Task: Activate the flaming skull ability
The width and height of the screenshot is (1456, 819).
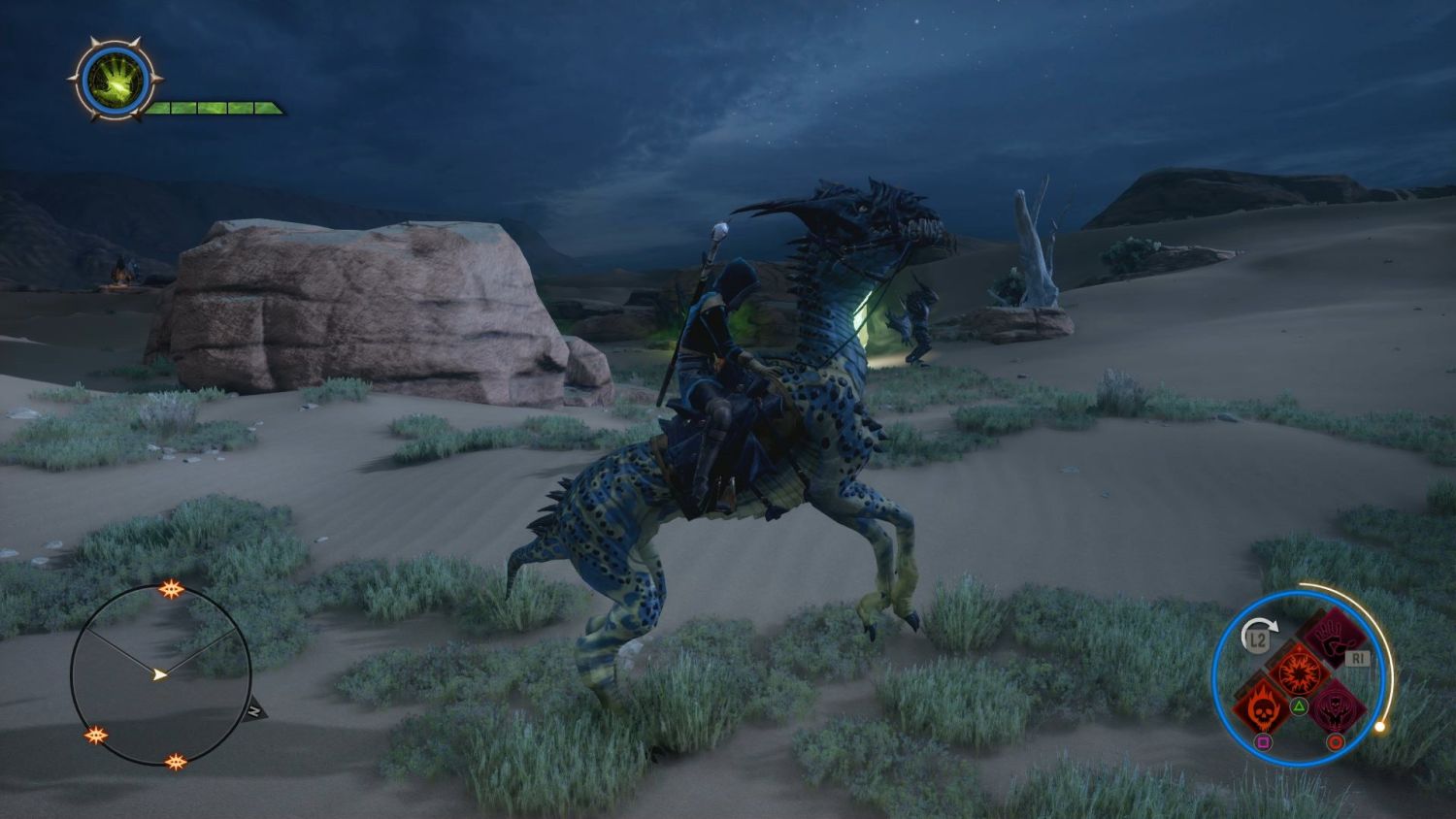Action: (1261, 706)
